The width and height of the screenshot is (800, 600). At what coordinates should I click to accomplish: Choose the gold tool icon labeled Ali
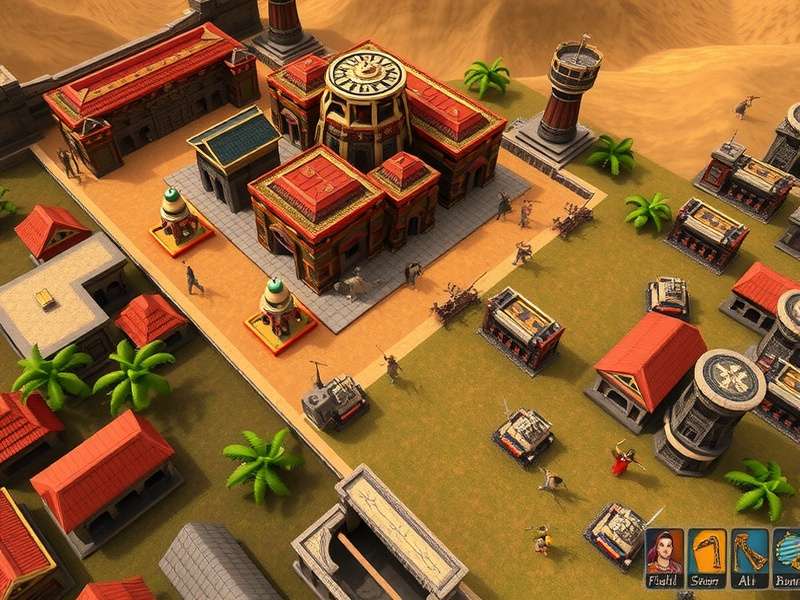749,552
